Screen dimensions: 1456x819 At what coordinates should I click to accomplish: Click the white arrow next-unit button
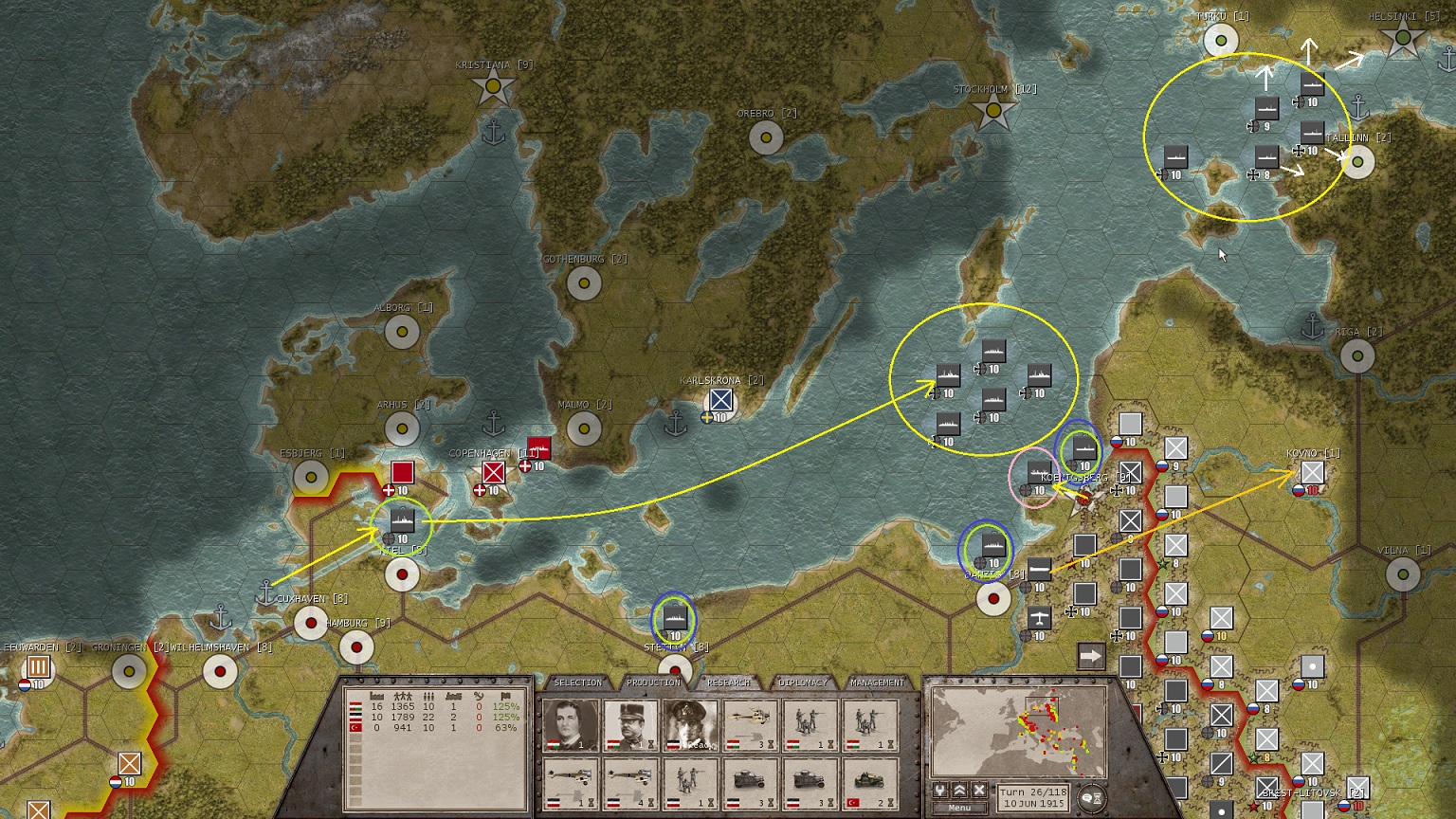(1091, 656)
